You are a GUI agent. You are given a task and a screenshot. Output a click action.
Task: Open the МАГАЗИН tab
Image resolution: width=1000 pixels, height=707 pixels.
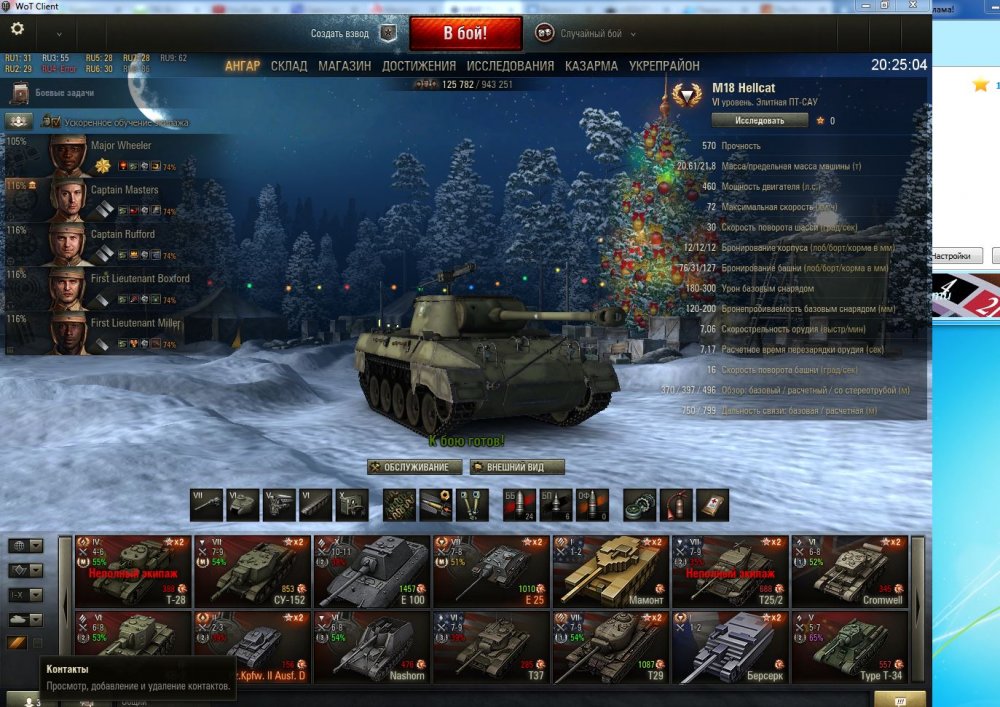[344, 66]
